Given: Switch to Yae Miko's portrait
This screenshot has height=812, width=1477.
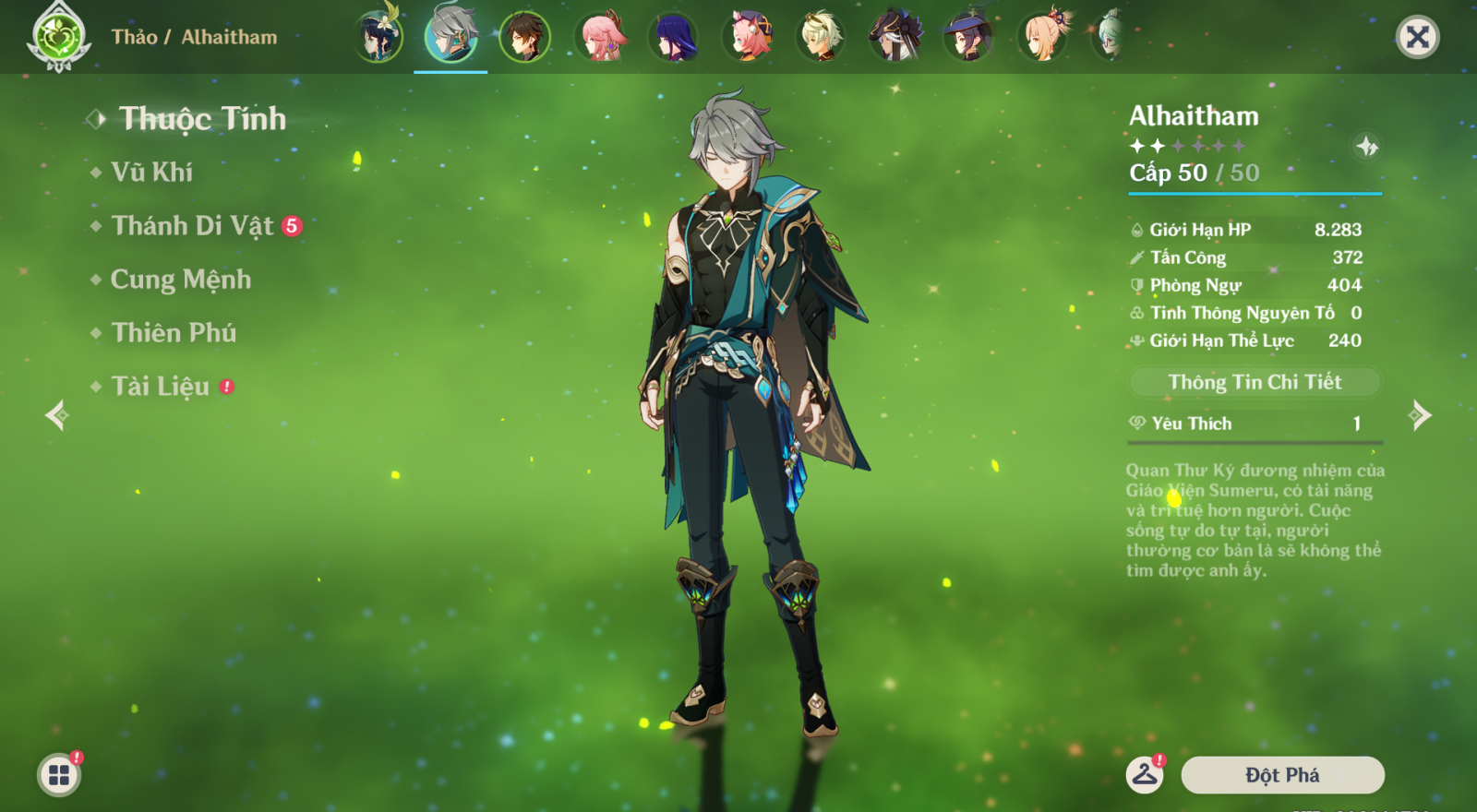Looking at the screenshot, I should (x=600, y=37).
